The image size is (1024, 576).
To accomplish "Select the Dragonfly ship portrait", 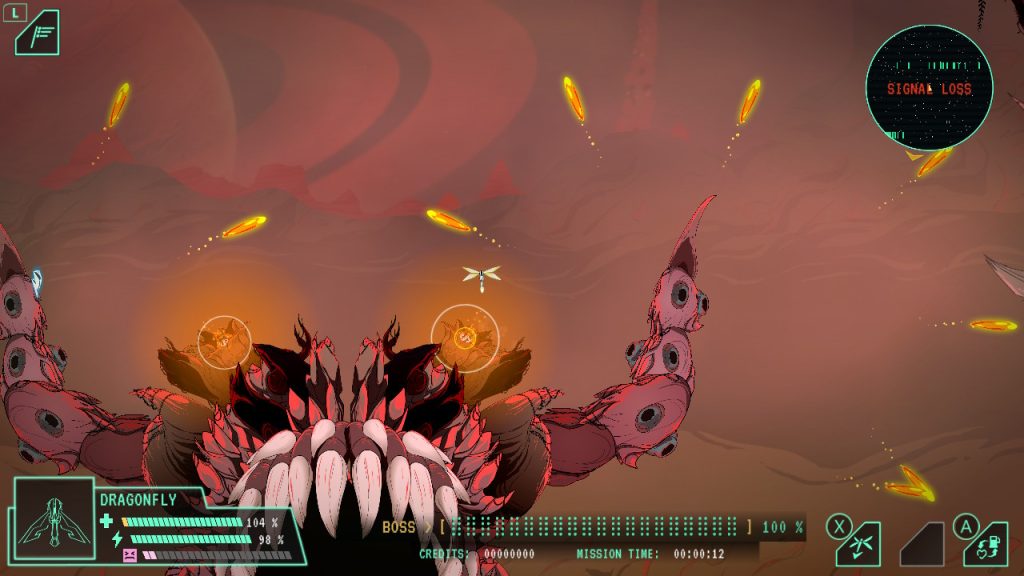I will click(54, 518).
